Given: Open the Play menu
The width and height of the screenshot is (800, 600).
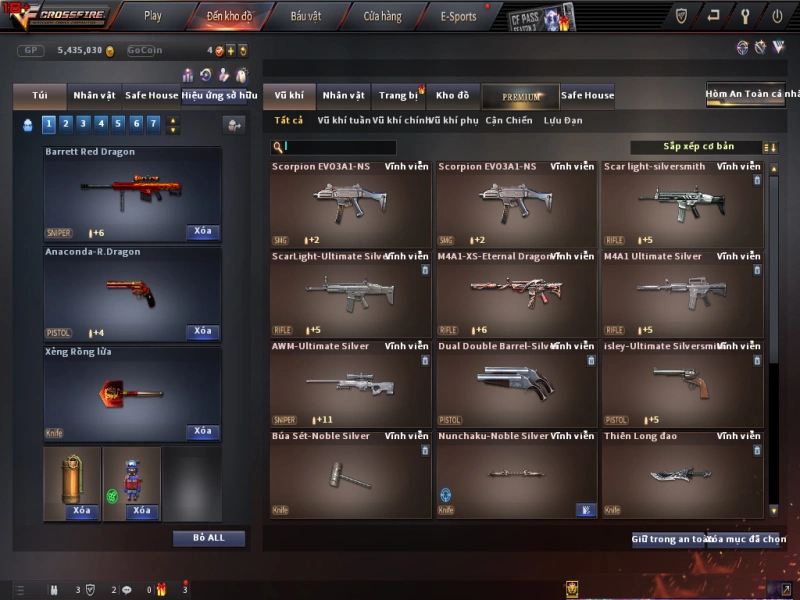Looking at the screenshot, I should point(152,16).
